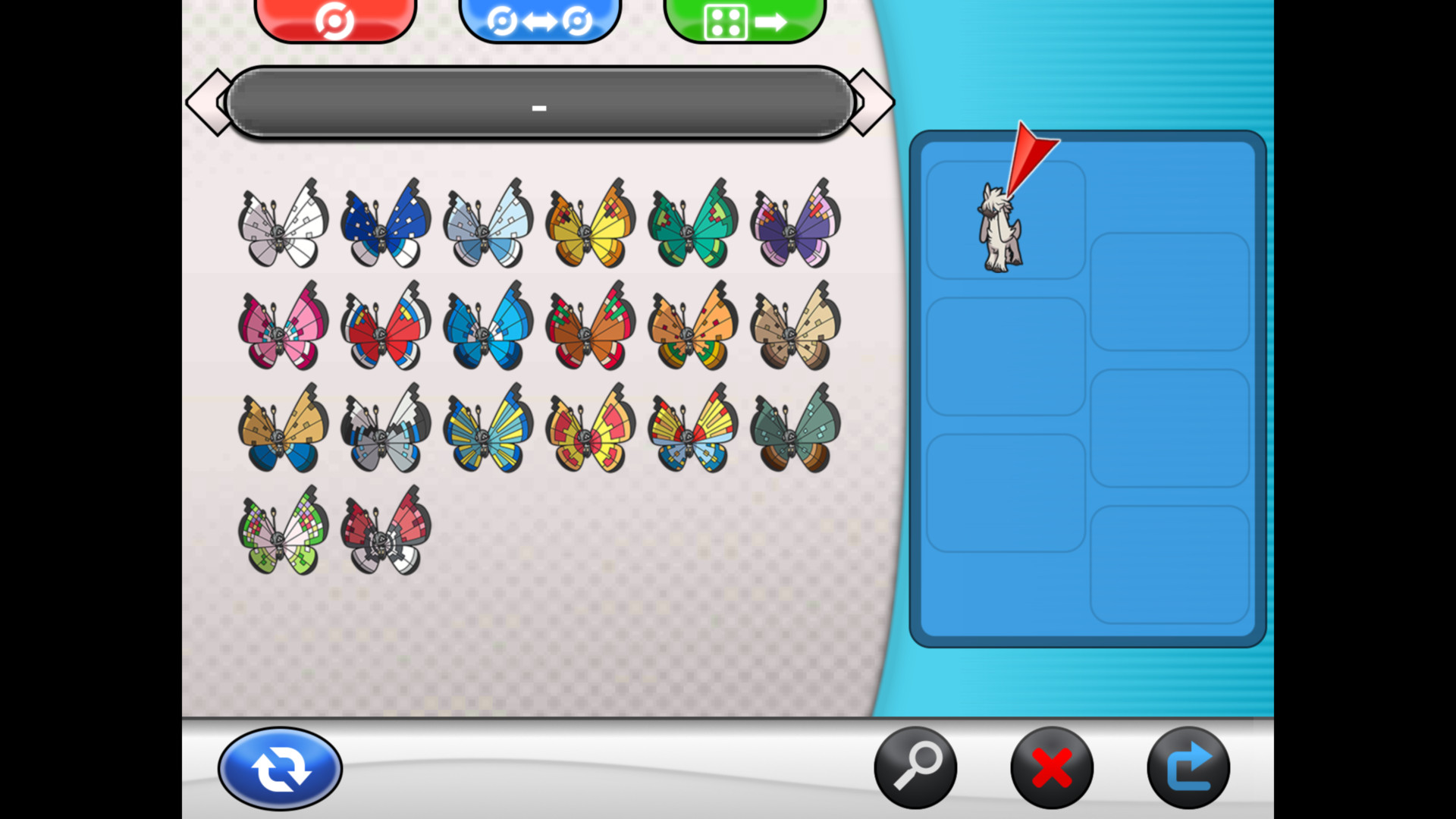This screenshot has width=1456, height=819.
Task: Activate the blue Poké Ball swap mode
Action: pyautogui.click(x=541, y=19)
